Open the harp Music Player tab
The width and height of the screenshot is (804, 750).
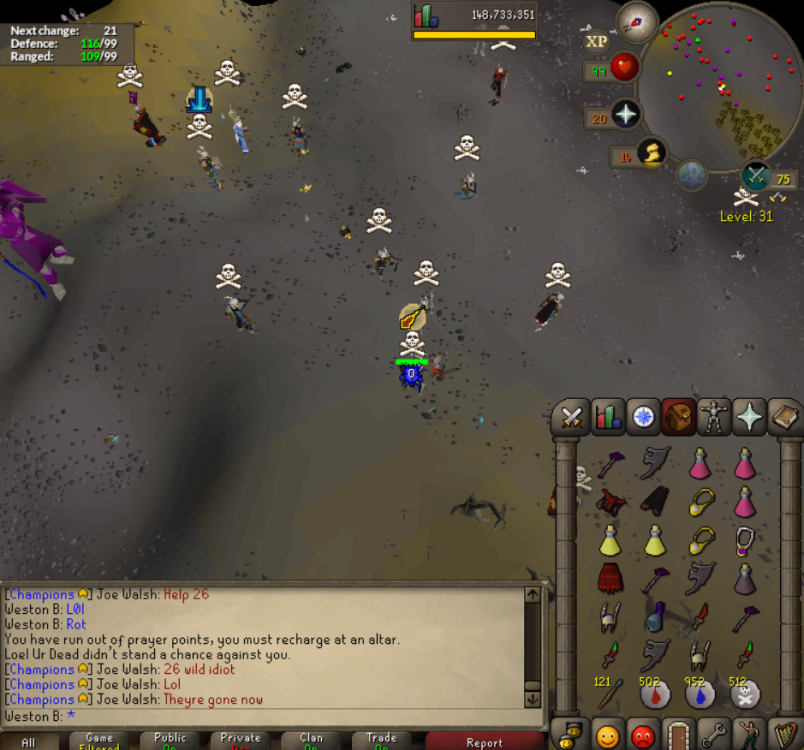pos(784,735)
